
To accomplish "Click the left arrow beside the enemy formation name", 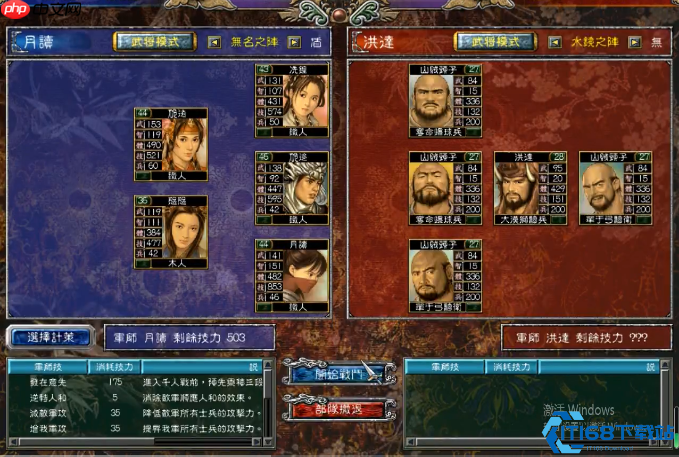I will coord(553,42).
